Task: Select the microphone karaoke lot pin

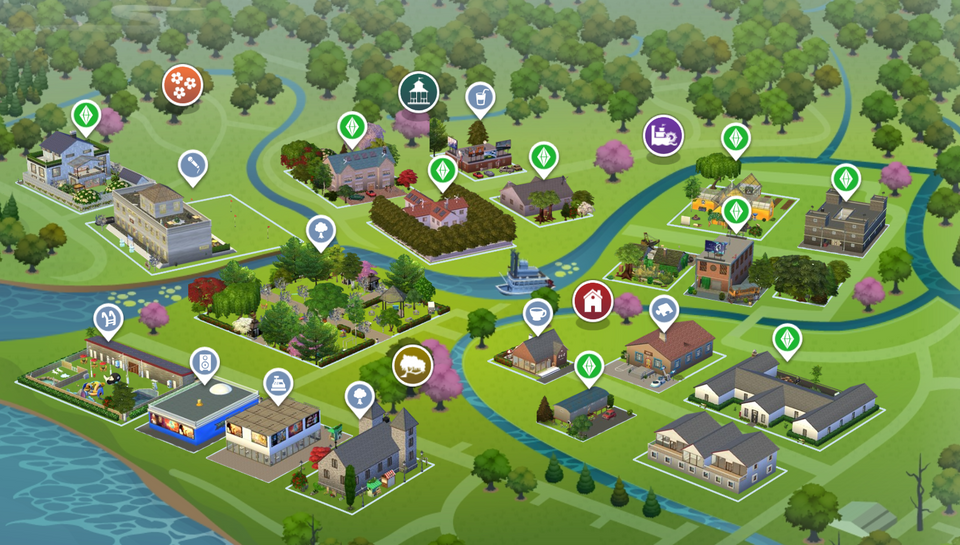Action: (x=192, y=166)
